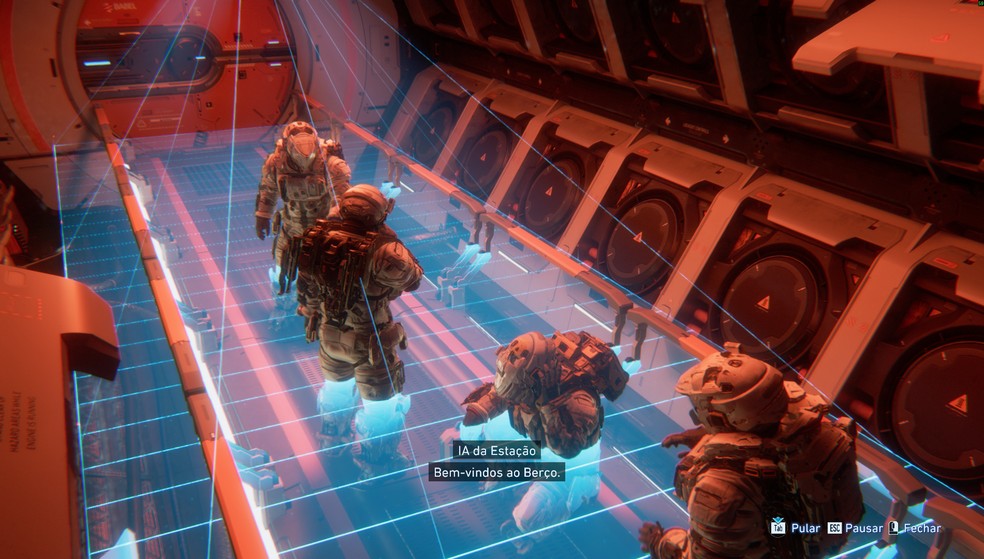Pause the cutscene using Pausar
The height and width of the screenshot is (559, 984).
point(853,527)
